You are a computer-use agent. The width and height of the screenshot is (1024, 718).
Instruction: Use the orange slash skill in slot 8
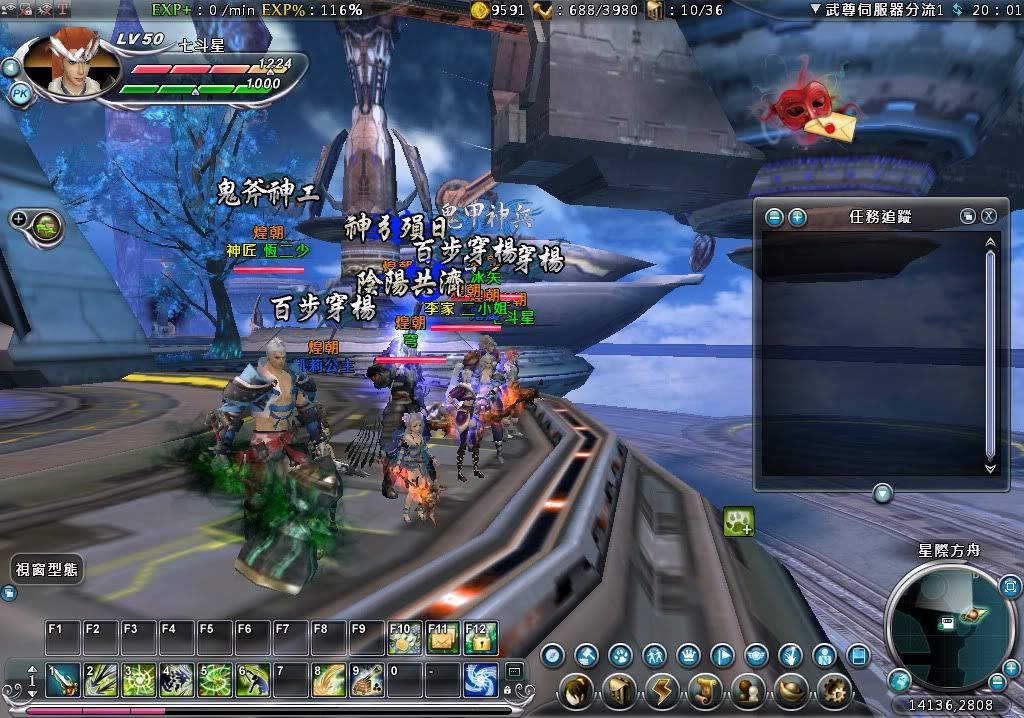pos(330,680)
